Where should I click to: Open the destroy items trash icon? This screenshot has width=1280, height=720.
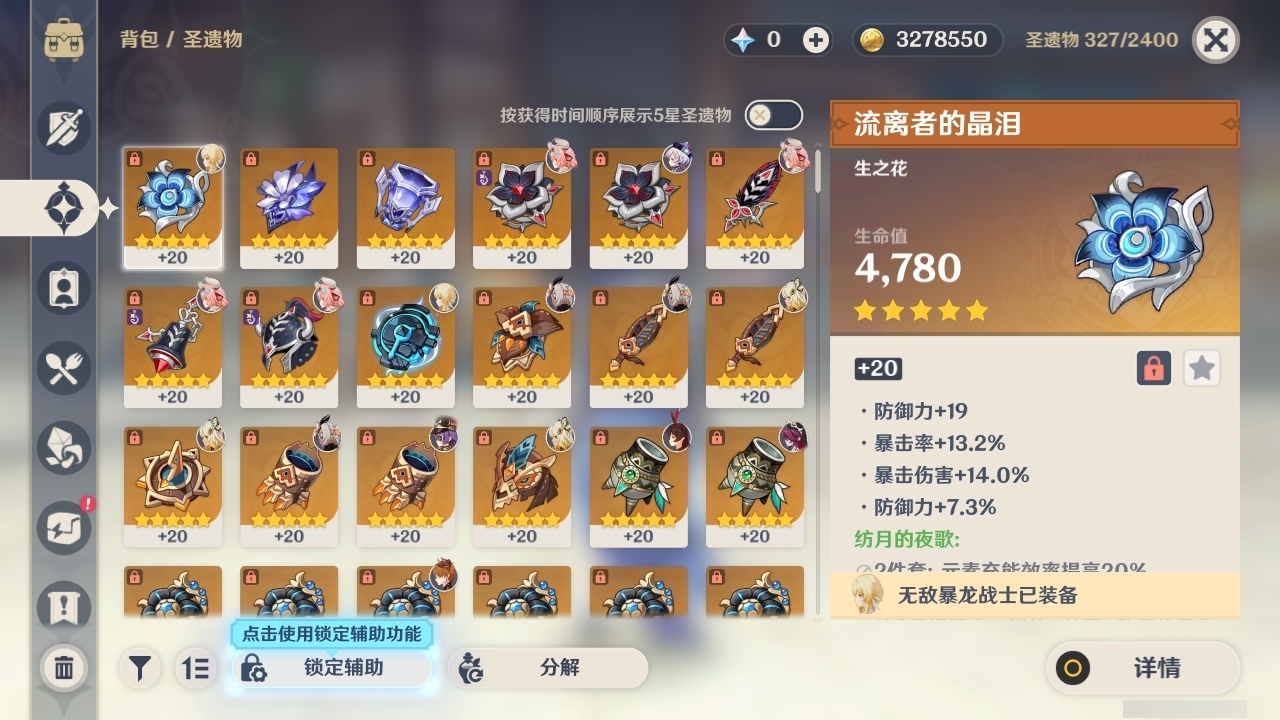click(x=63, y=666)
